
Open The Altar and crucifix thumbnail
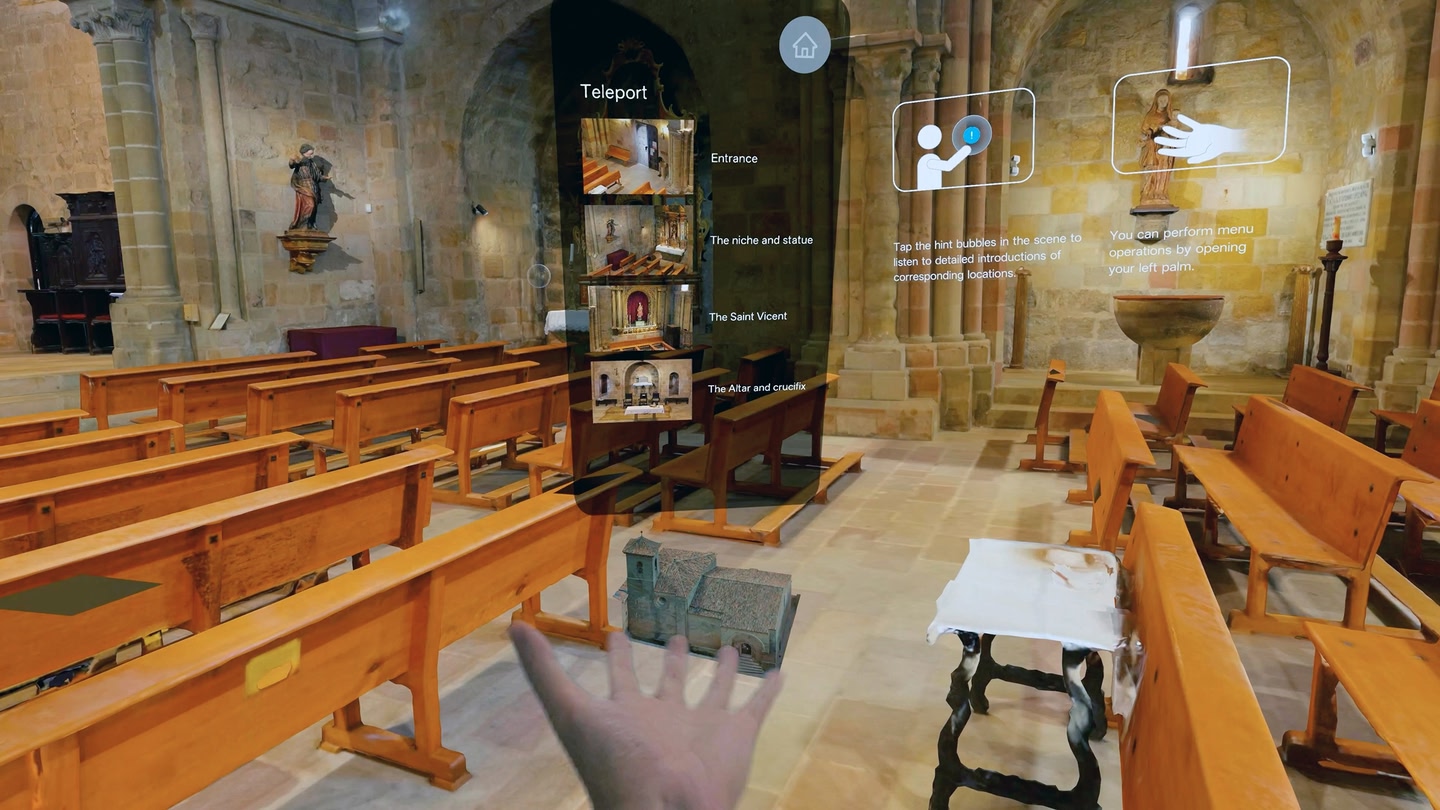(641, 390)
